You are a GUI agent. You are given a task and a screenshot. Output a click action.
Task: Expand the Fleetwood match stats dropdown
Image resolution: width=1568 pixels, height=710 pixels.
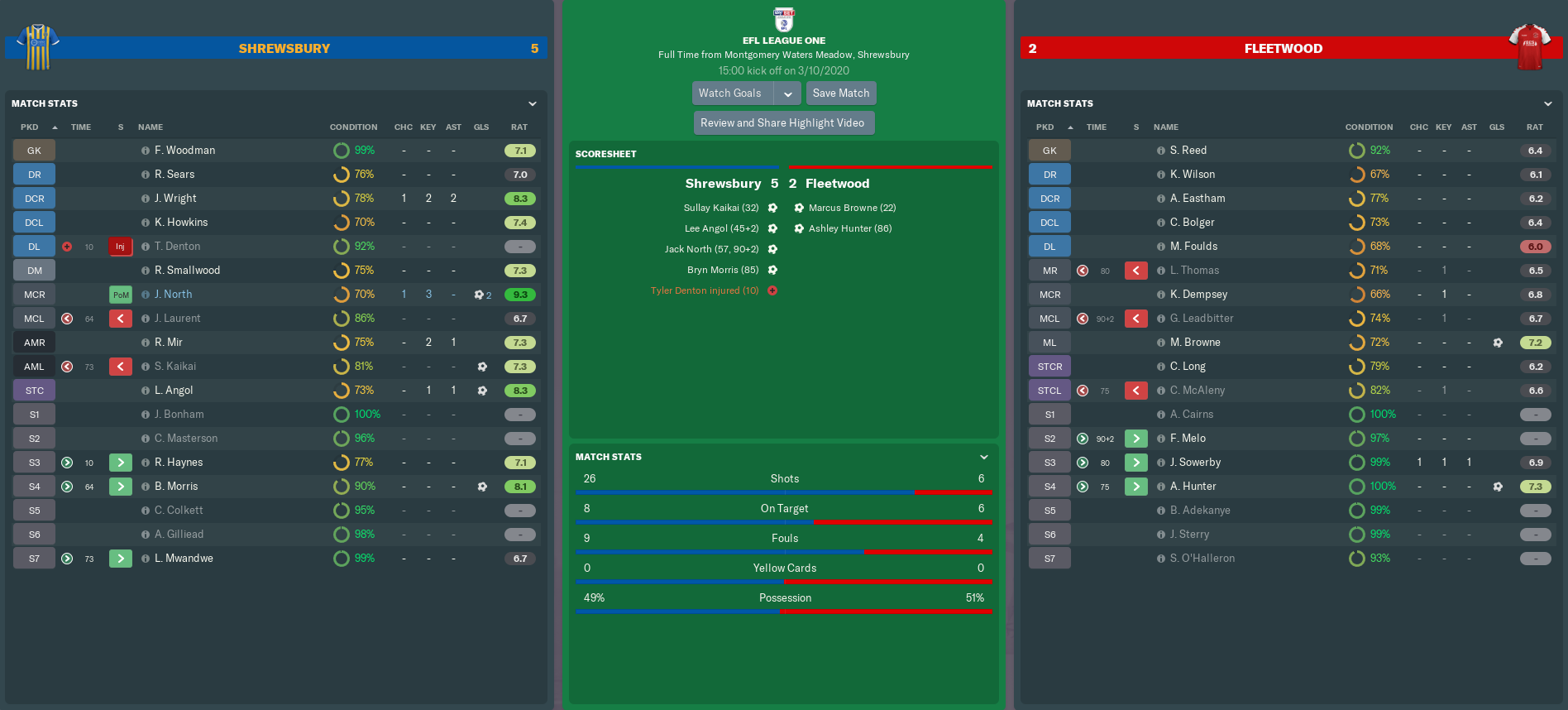(1548, 104)
